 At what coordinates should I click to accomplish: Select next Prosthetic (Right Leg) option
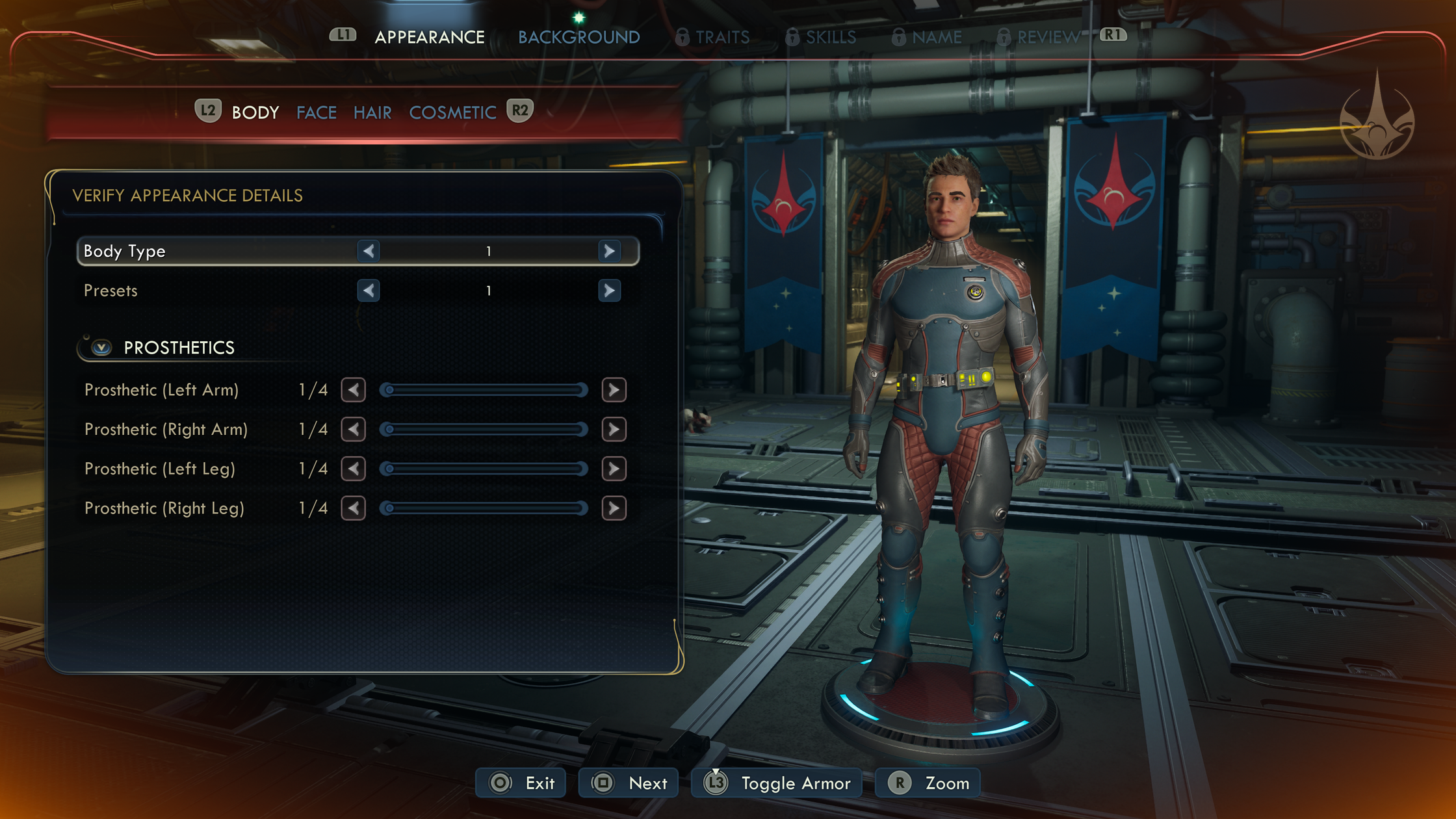coord(614,508)
